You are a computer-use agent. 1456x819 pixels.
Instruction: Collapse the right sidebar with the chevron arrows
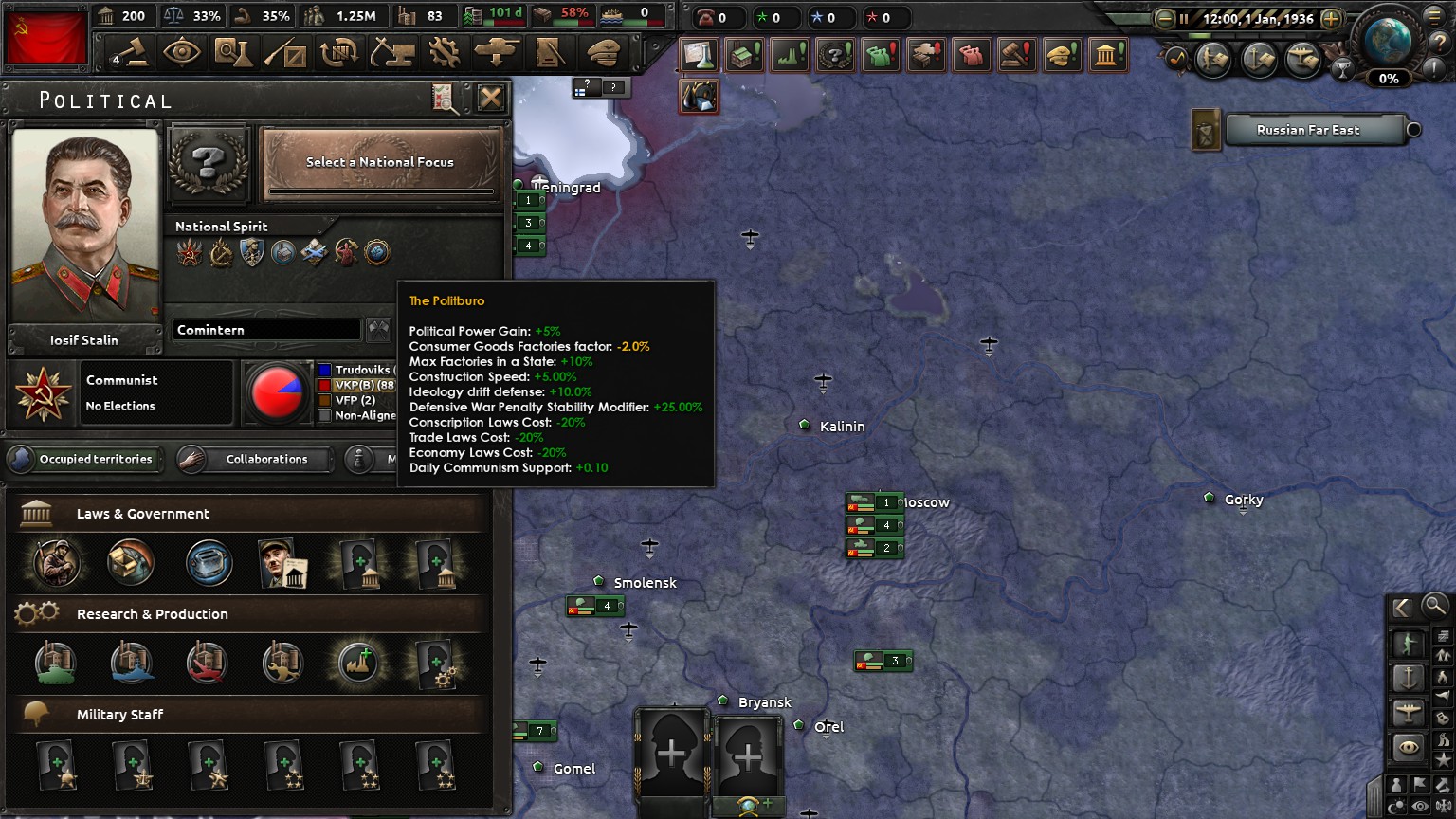click(x=1403, y=607)
